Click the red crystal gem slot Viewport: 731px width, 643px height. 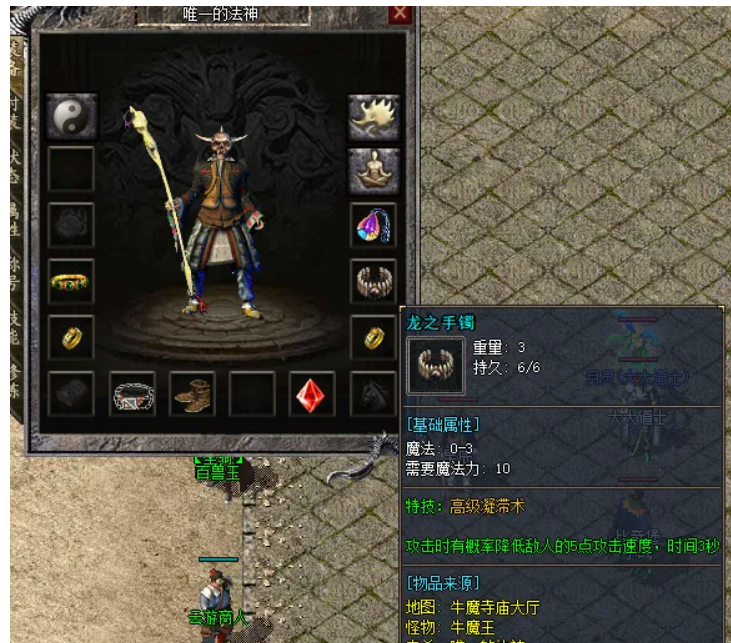point(312,395)
